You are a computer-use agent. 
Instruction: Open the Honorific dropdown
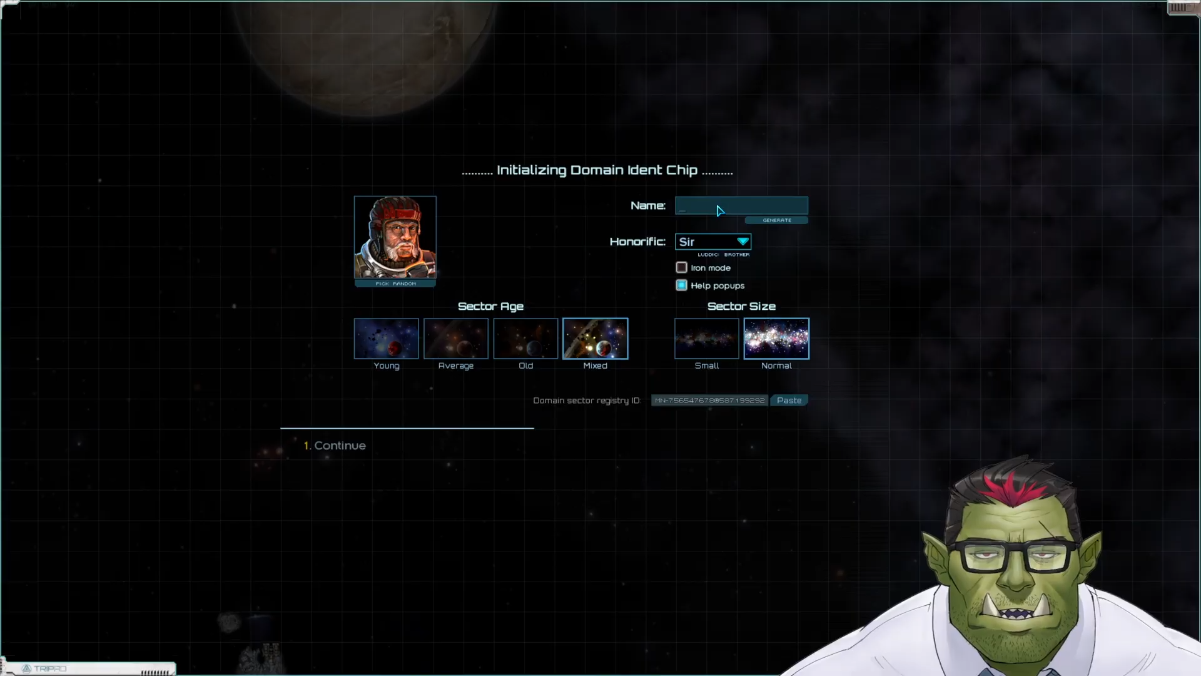(x=713, y=242)
